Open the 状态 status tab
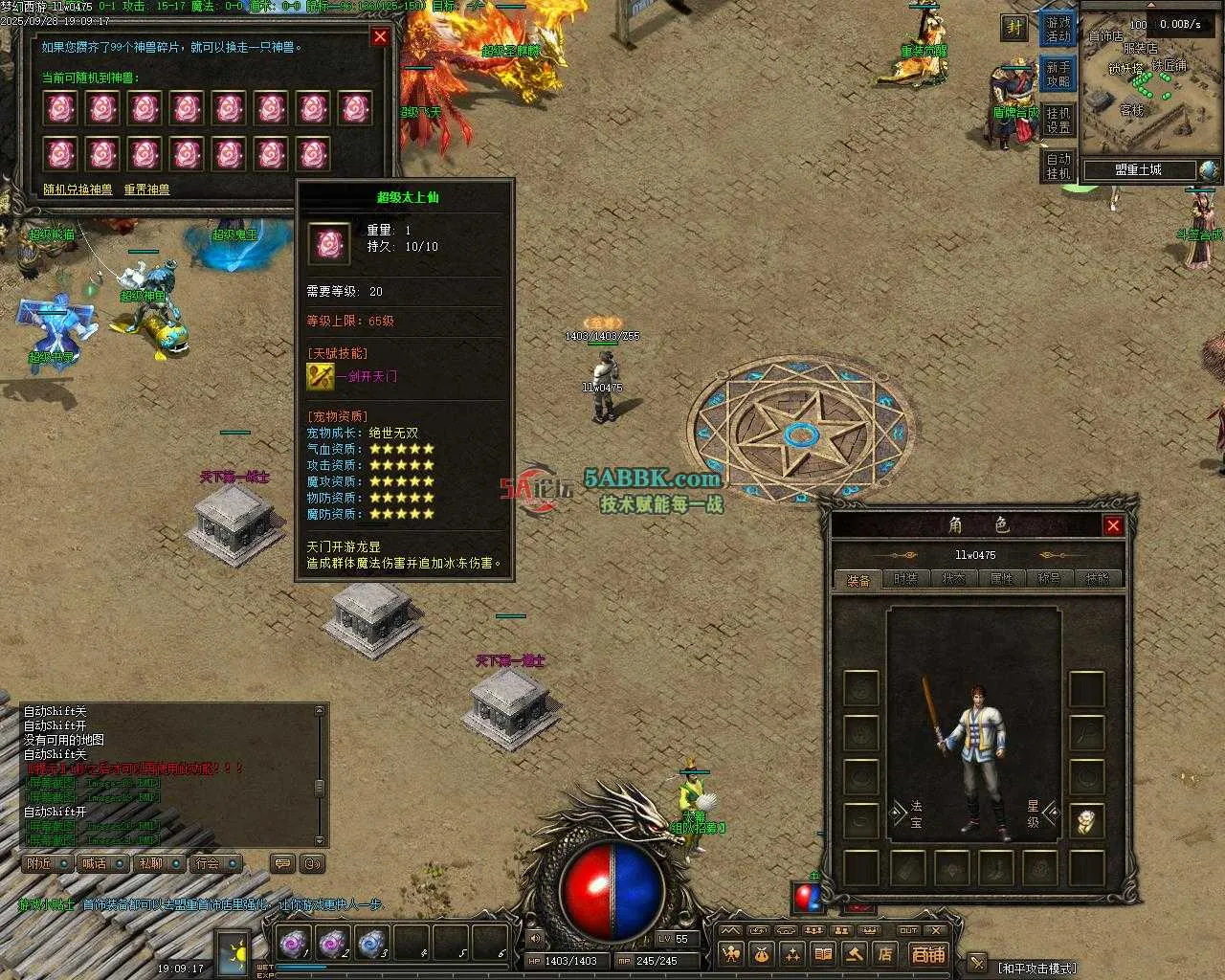Screen dimensions: 1225x980 click(953, 579)
